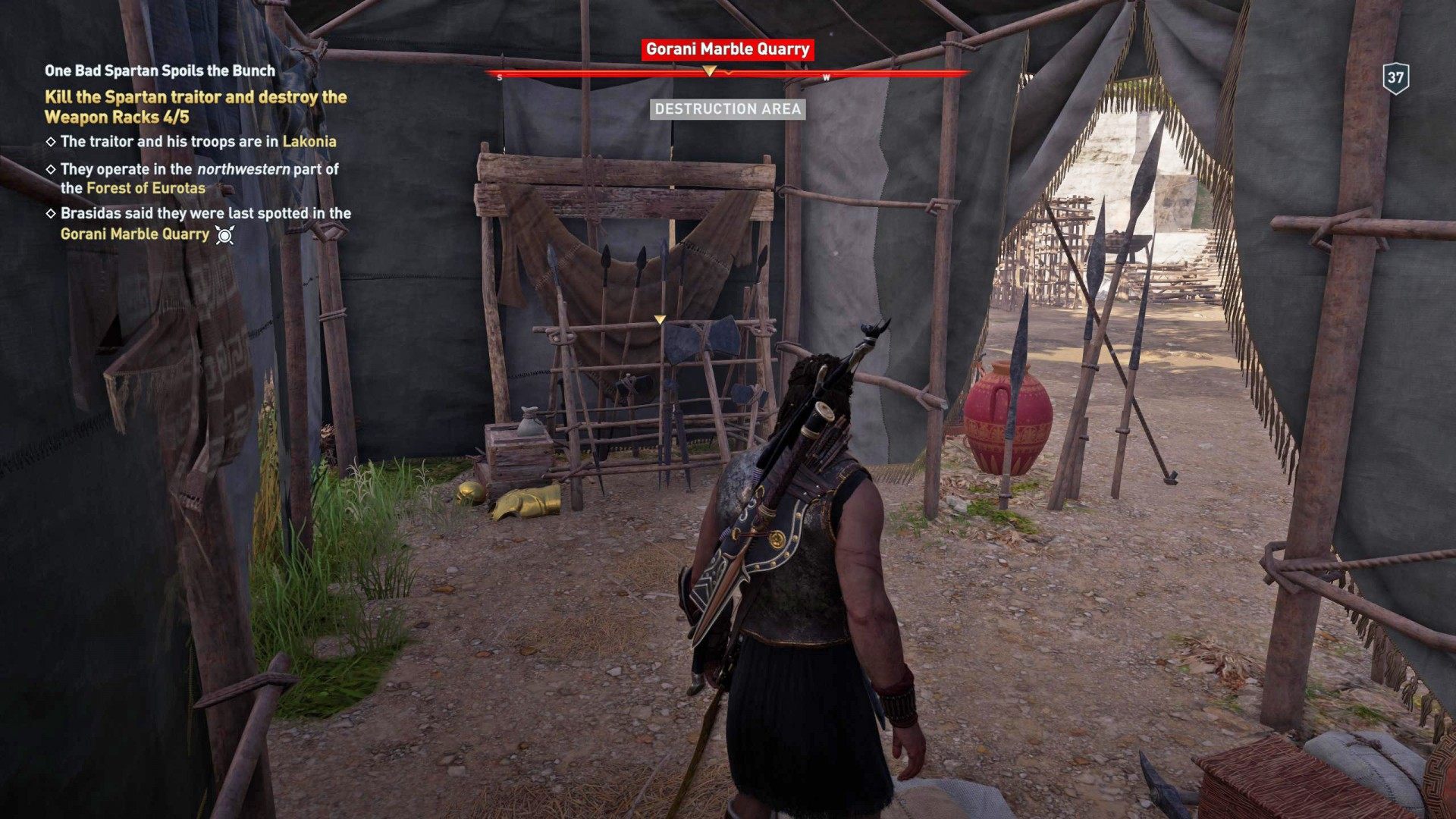Click the diamond marker beside the Forest of Eurotas objective
1456x819 pixels.
point(51,171)
